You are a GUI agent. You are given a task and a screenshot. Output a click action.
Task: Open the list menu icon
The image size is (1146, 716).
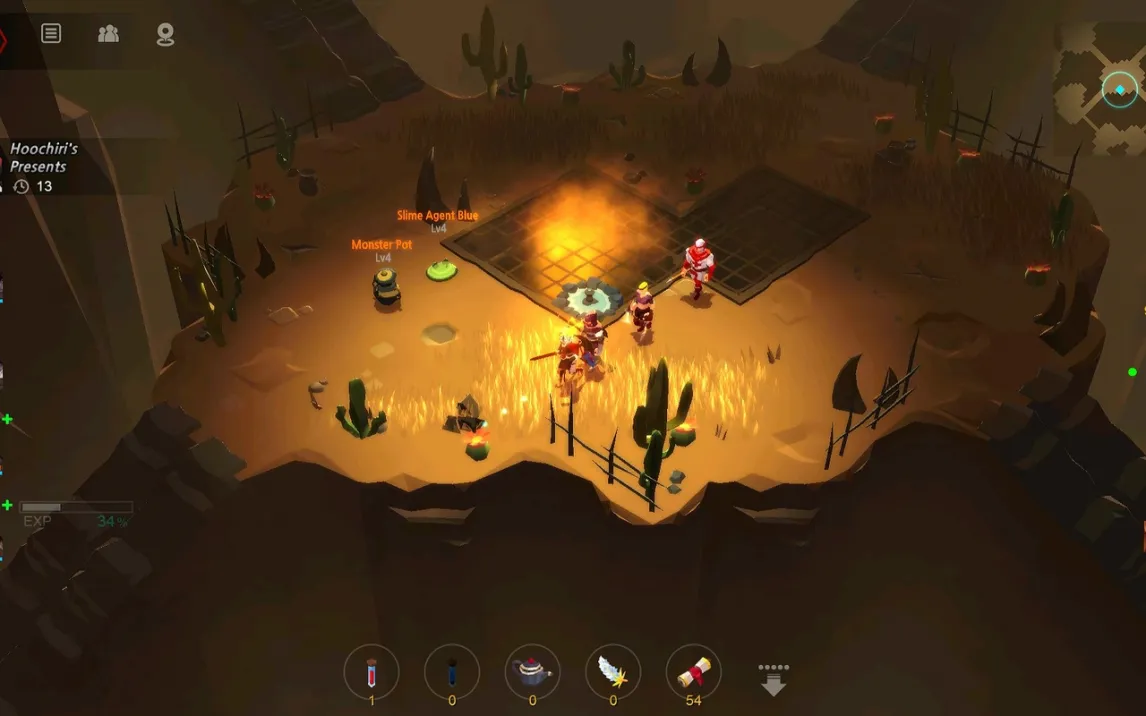click(x=51, y=34)
